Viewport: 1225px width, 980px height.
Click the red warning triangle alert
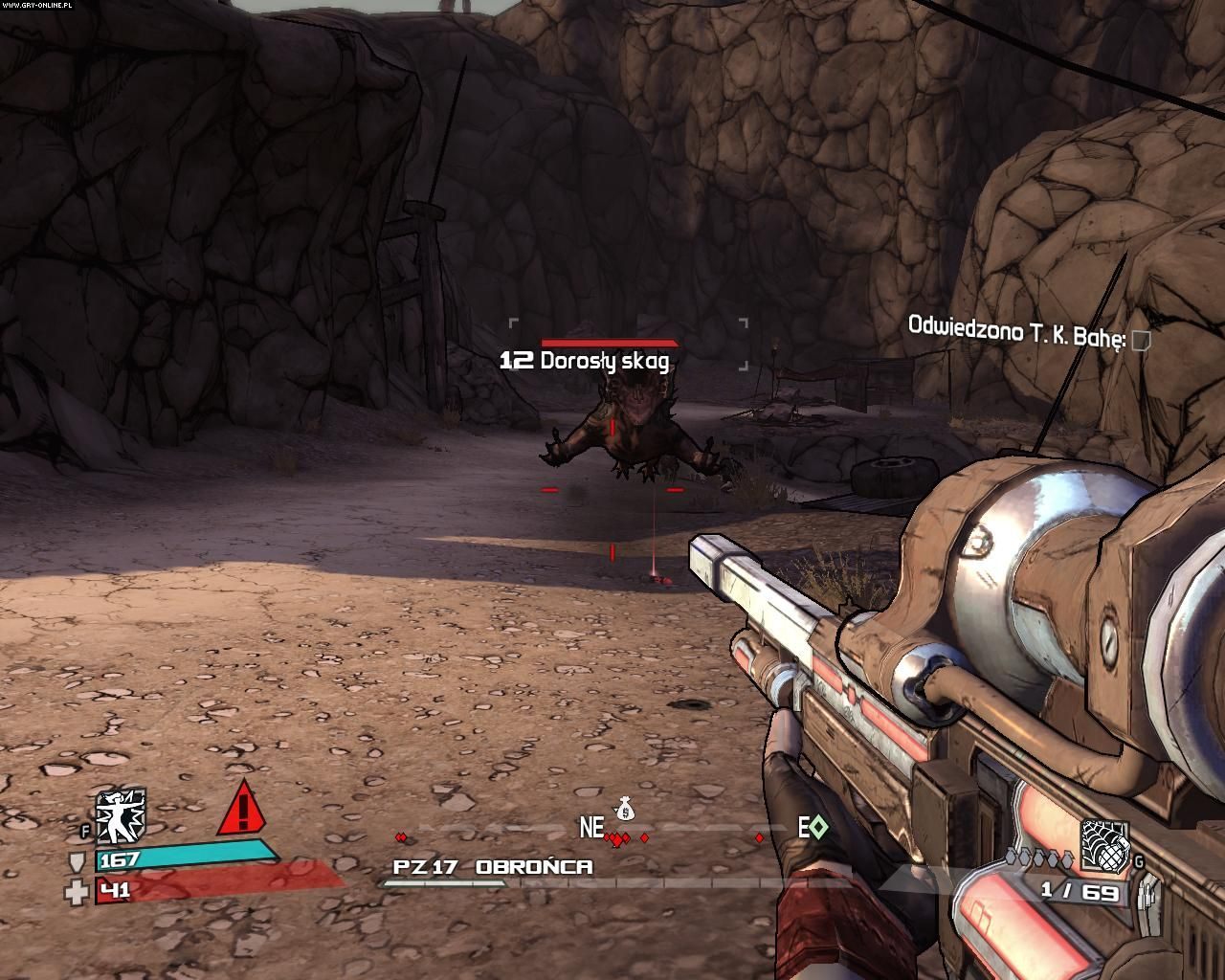coord(244,810)
